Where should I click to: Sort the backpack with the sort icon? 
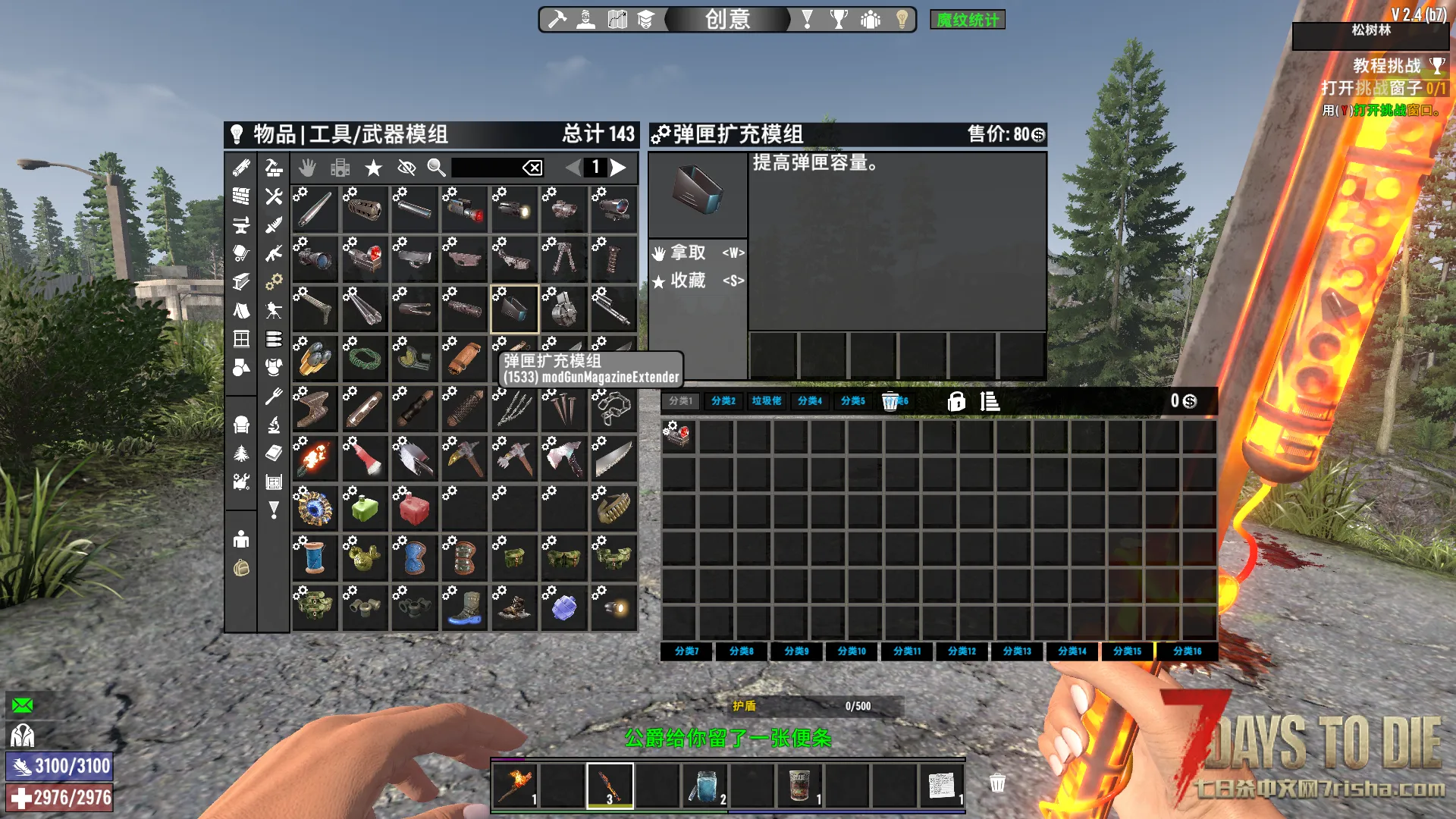990,401
